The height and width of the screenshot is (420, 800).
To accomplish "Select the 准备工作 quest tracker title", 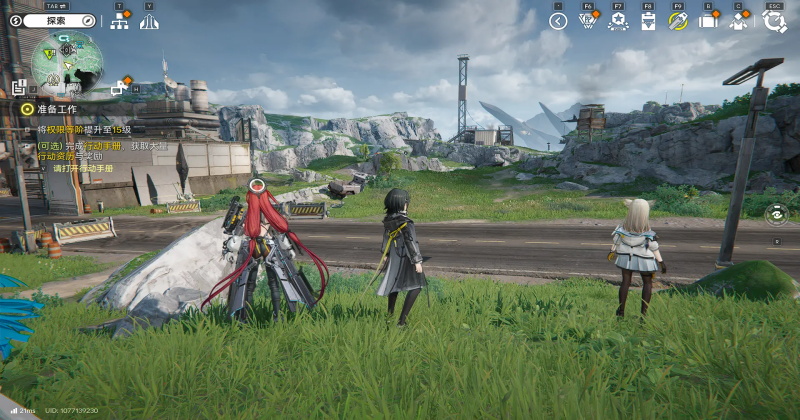I will pos(57,107).
